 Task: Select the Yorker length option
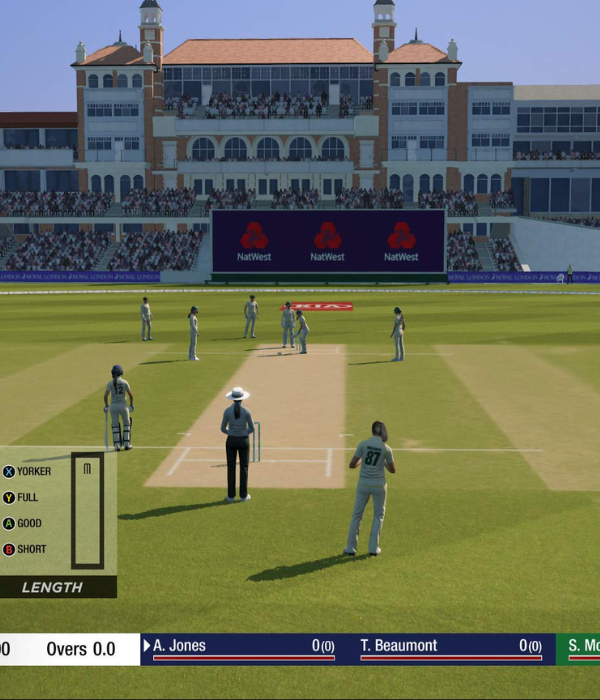point(27,471)
